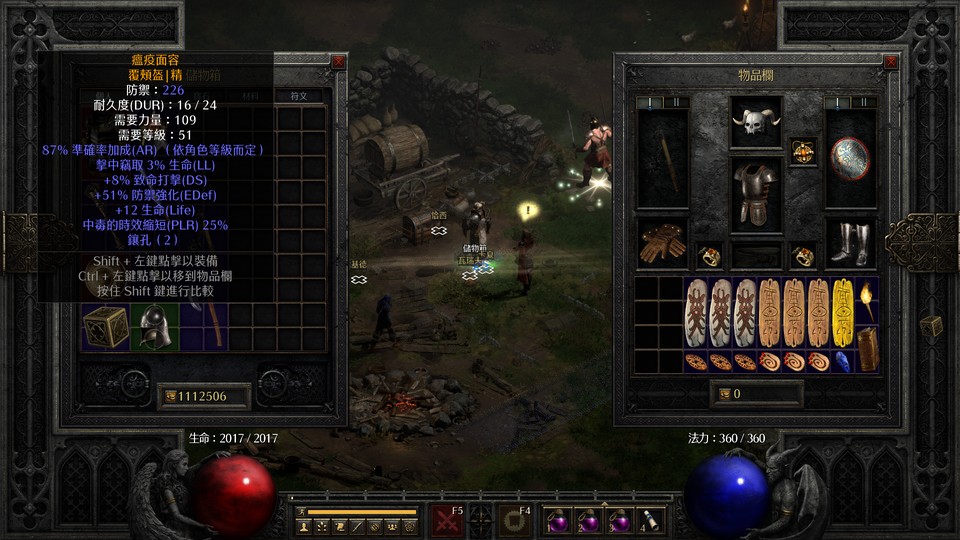Select the equipped leather gloves
This screenshot has height=540, width=960.
[x=660, y=243]
